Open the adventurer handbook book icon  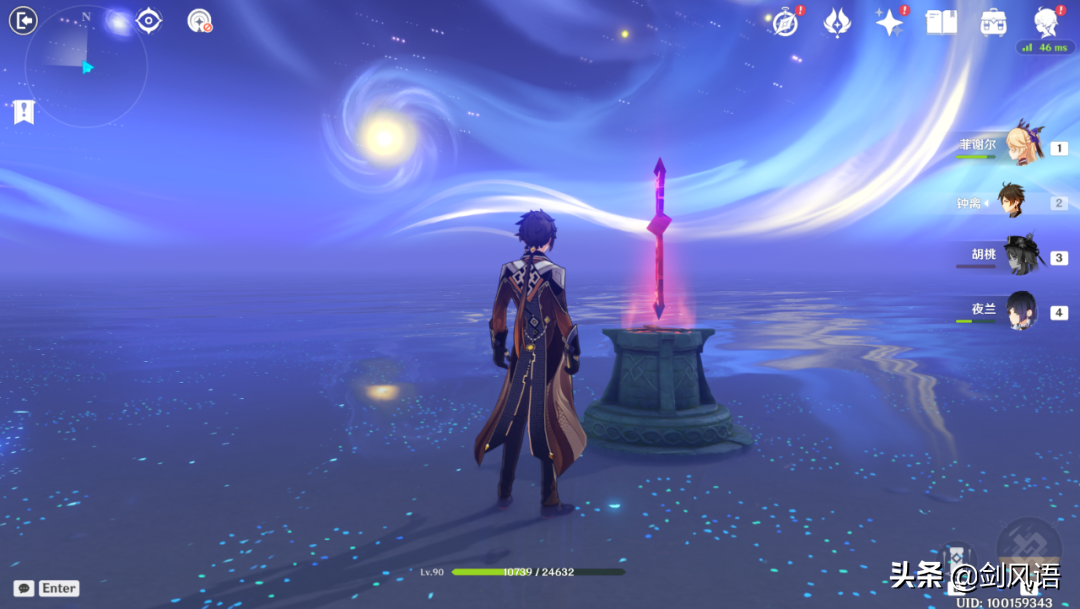coord(941,22)
